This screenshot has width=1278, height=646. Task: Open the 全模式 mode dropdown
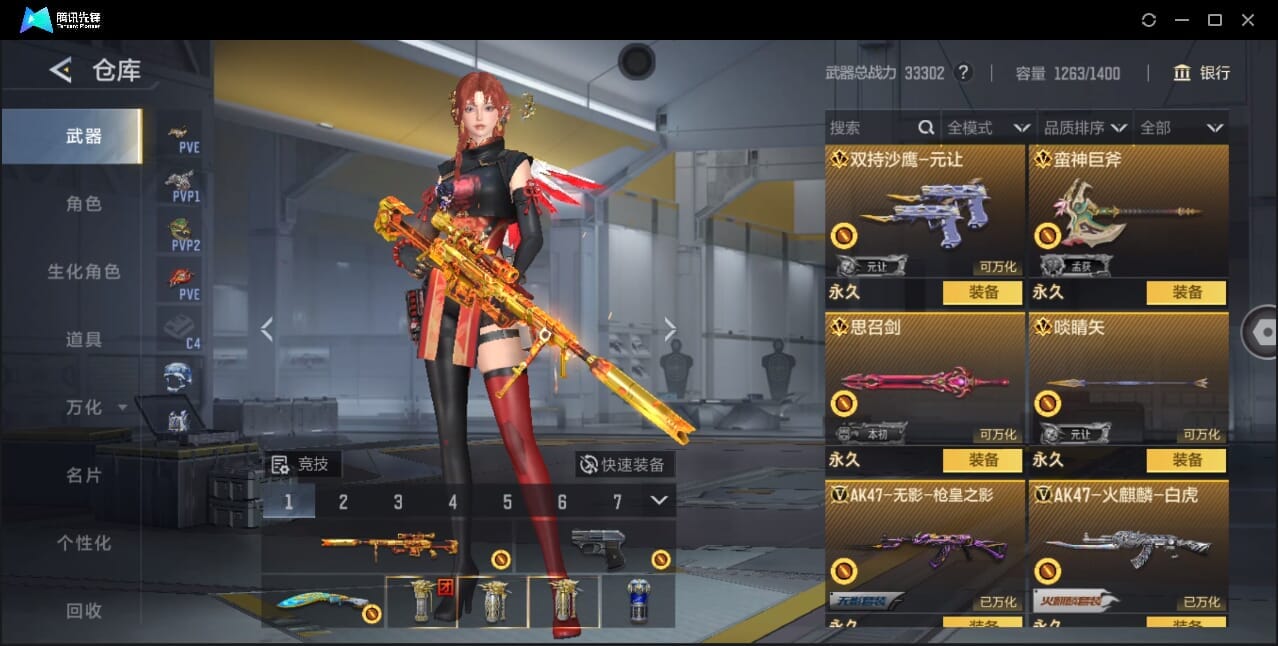[988, 128]
